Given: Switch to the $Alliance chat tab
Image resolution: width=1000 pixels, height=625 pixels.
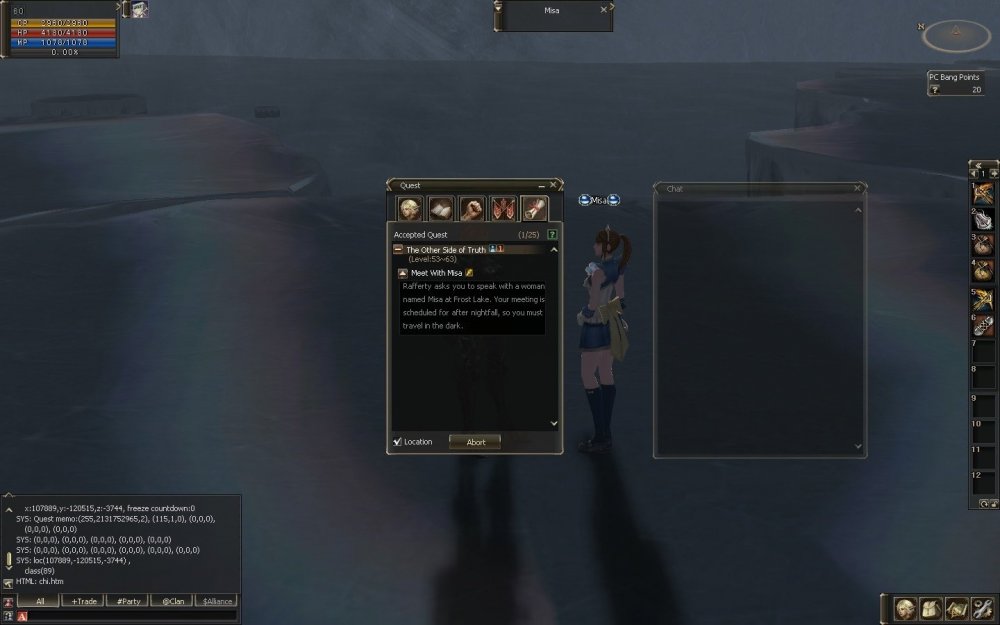Looking at the screenshot, I should point(217,601).
